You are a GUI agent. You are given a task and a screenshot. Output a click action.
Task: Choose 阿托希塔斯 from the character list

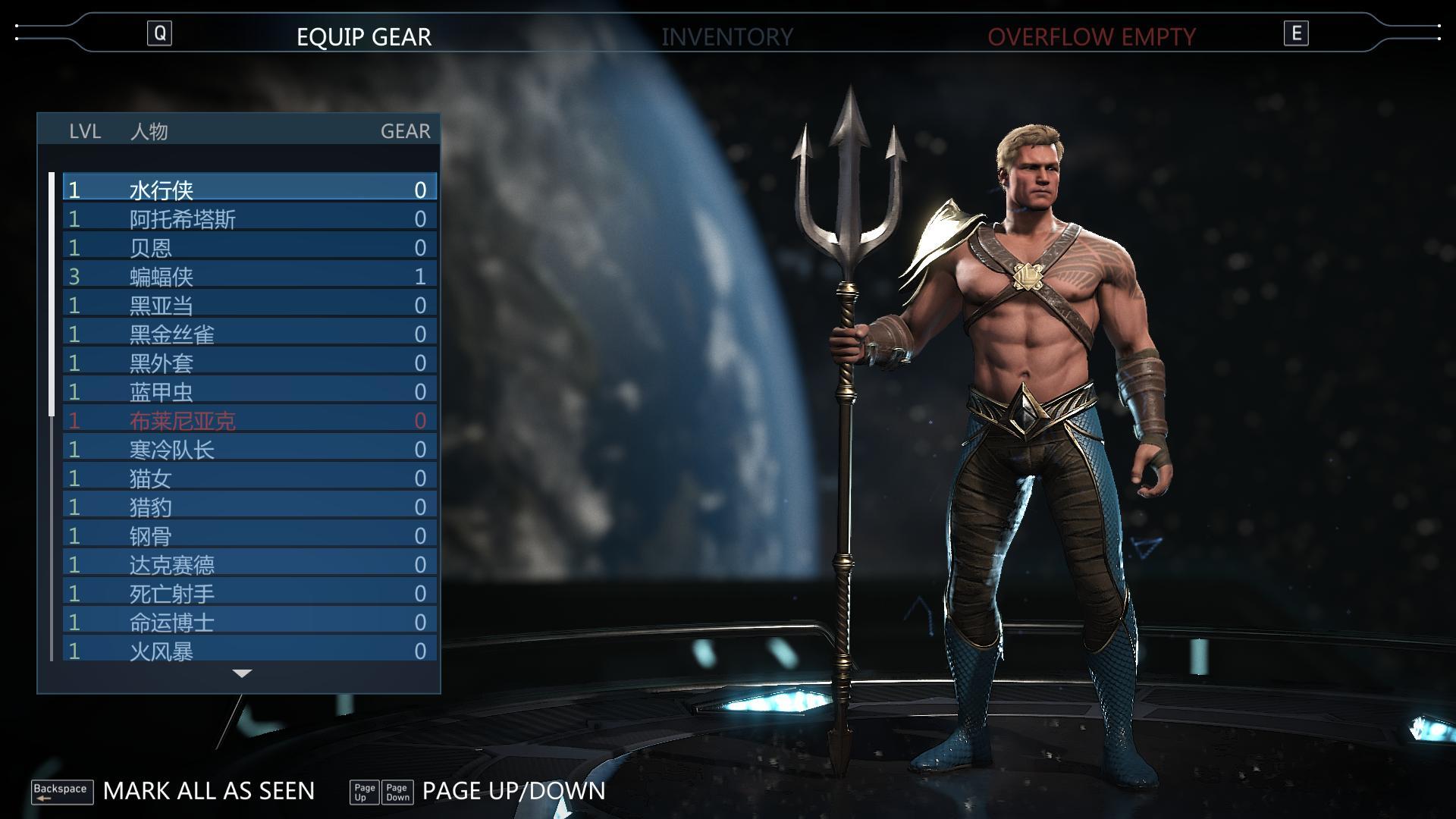click(249, 218)
